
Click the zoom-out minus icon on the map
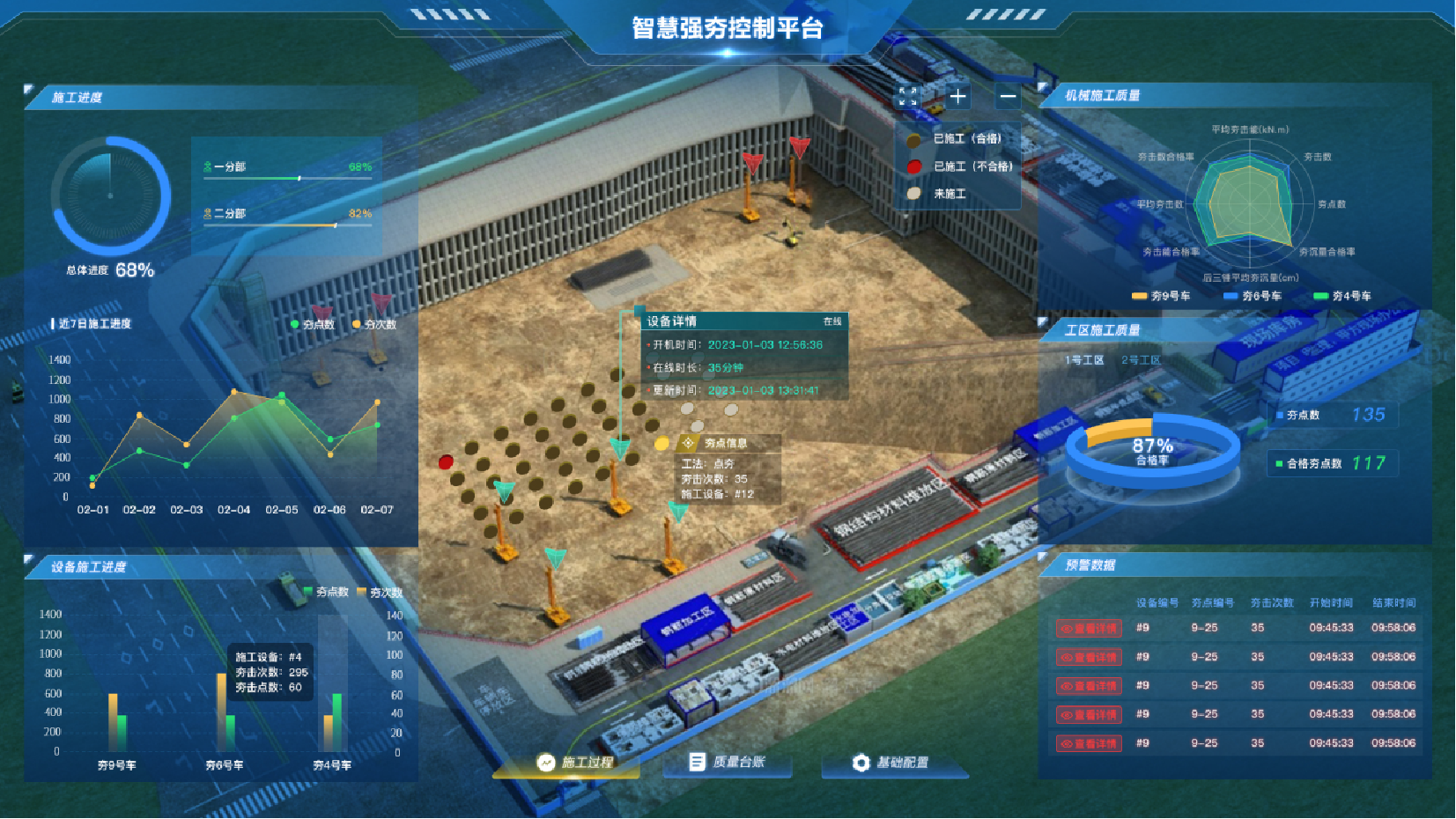[x=1007, y=96]
